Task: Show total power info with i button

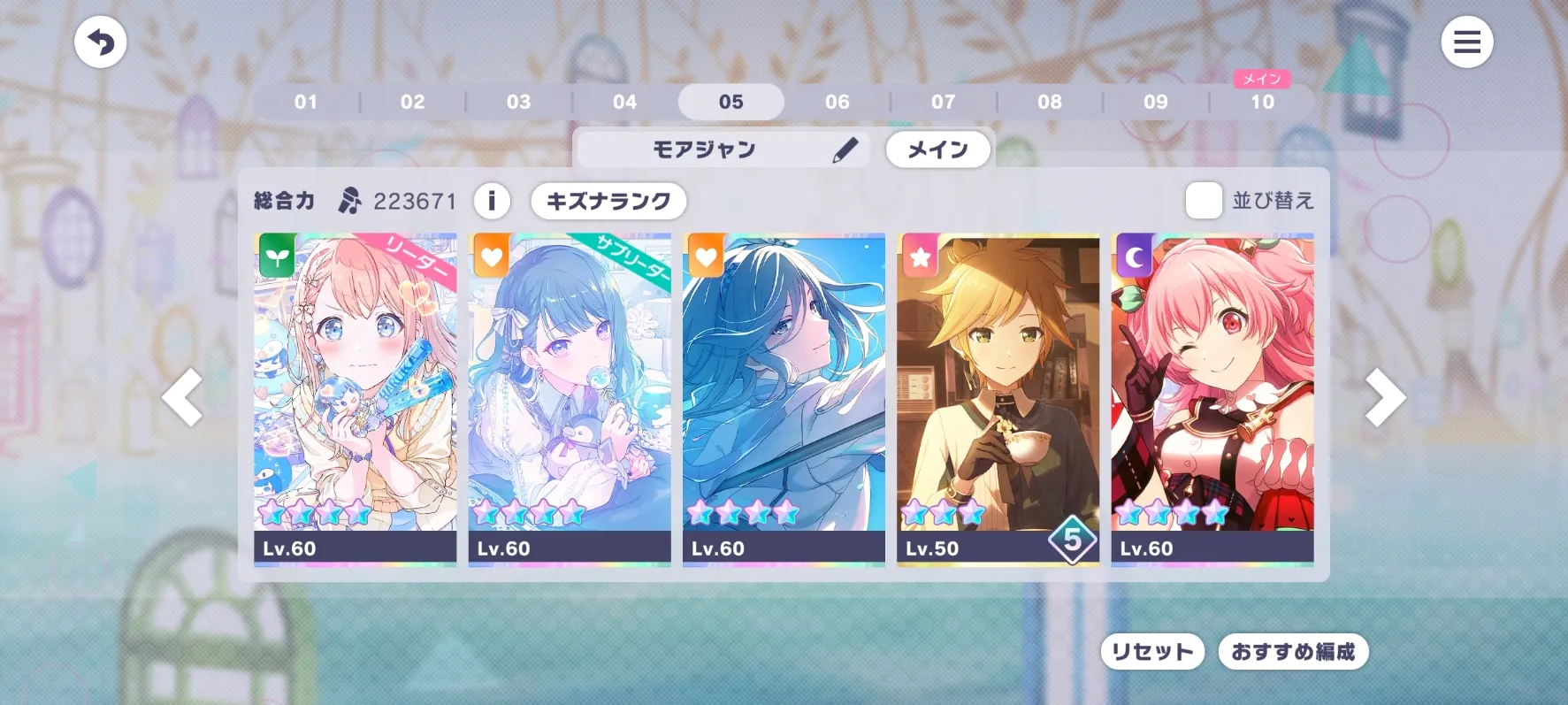Action: pos(492,201)
